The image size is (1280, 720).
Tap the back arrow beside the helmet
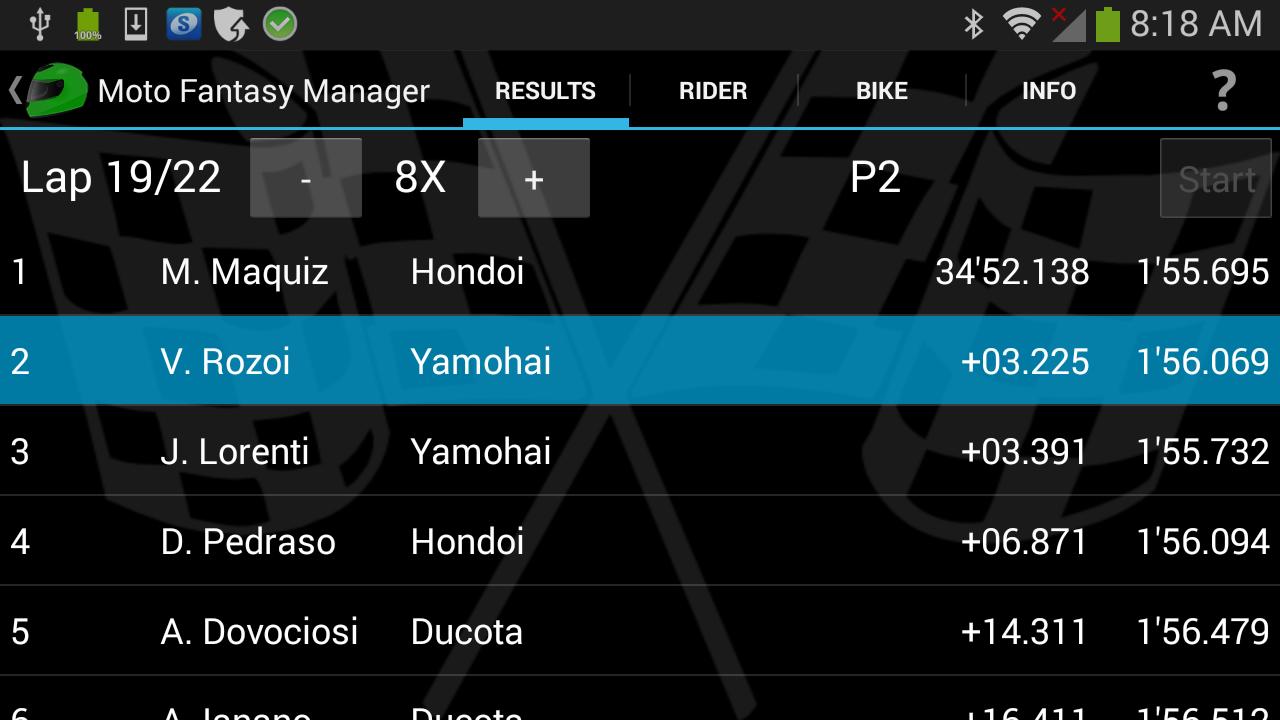coord(14,90)
